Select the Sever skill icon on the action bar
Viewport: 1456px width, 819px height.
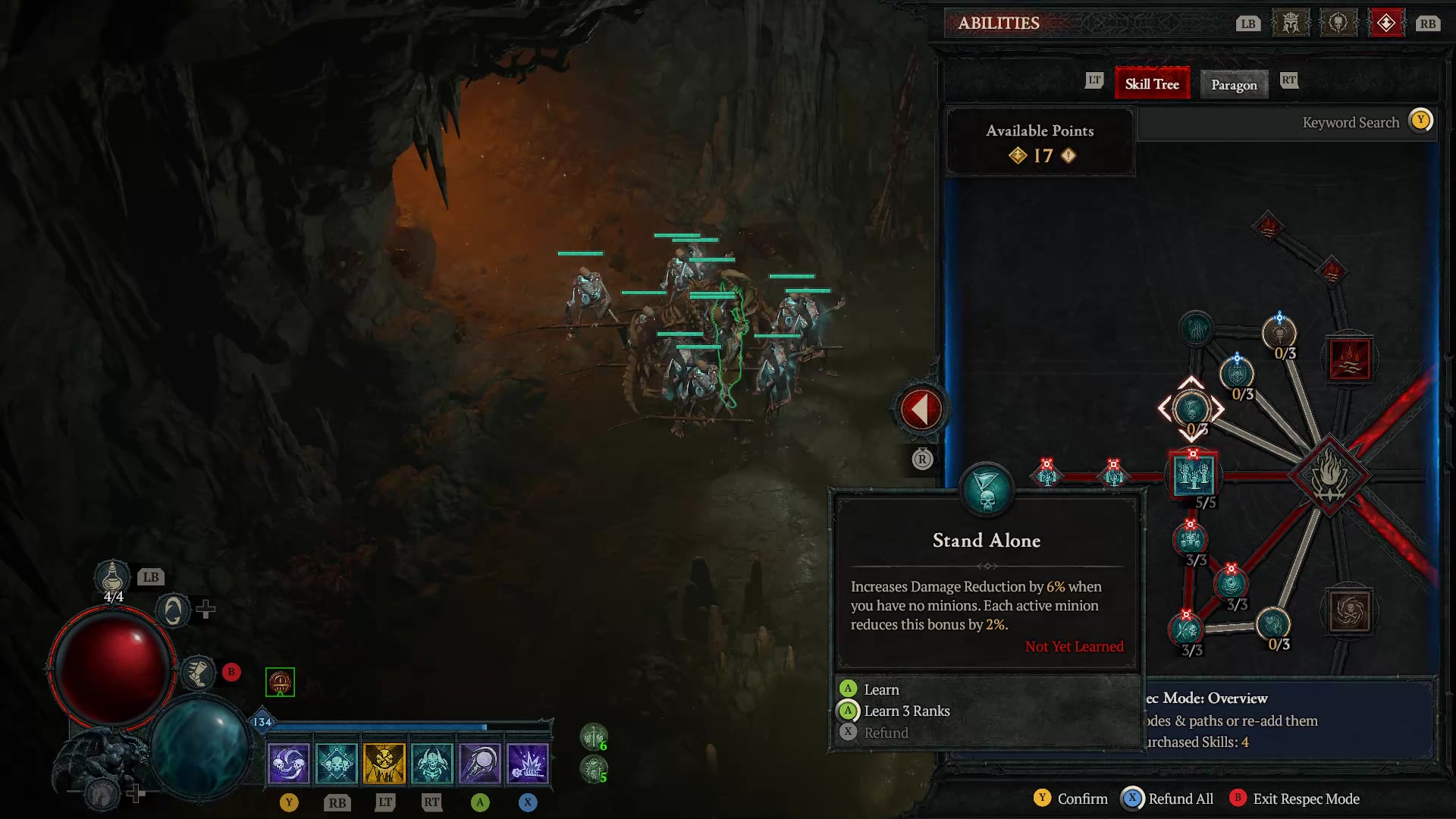pos(290,762)
